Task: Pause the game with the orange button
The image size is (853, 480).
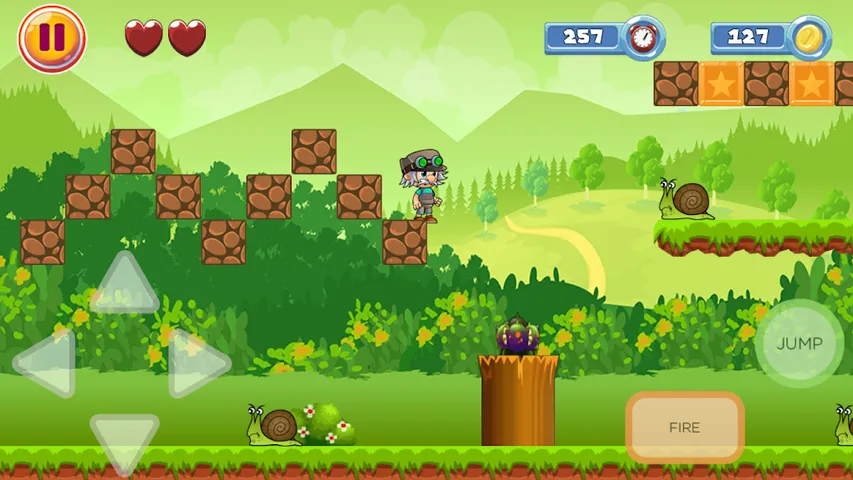Action: (52, 38)
